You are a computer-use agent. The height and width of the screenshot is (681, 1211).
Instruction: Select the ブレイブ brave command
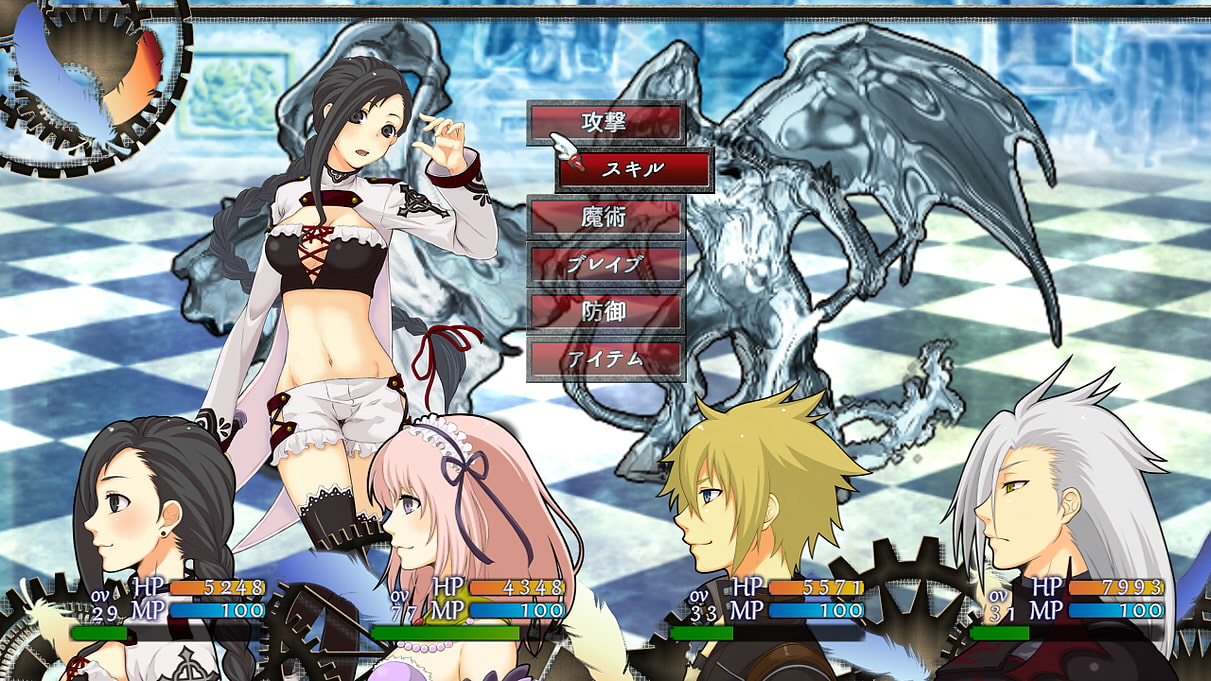click(x=605, y=264)
